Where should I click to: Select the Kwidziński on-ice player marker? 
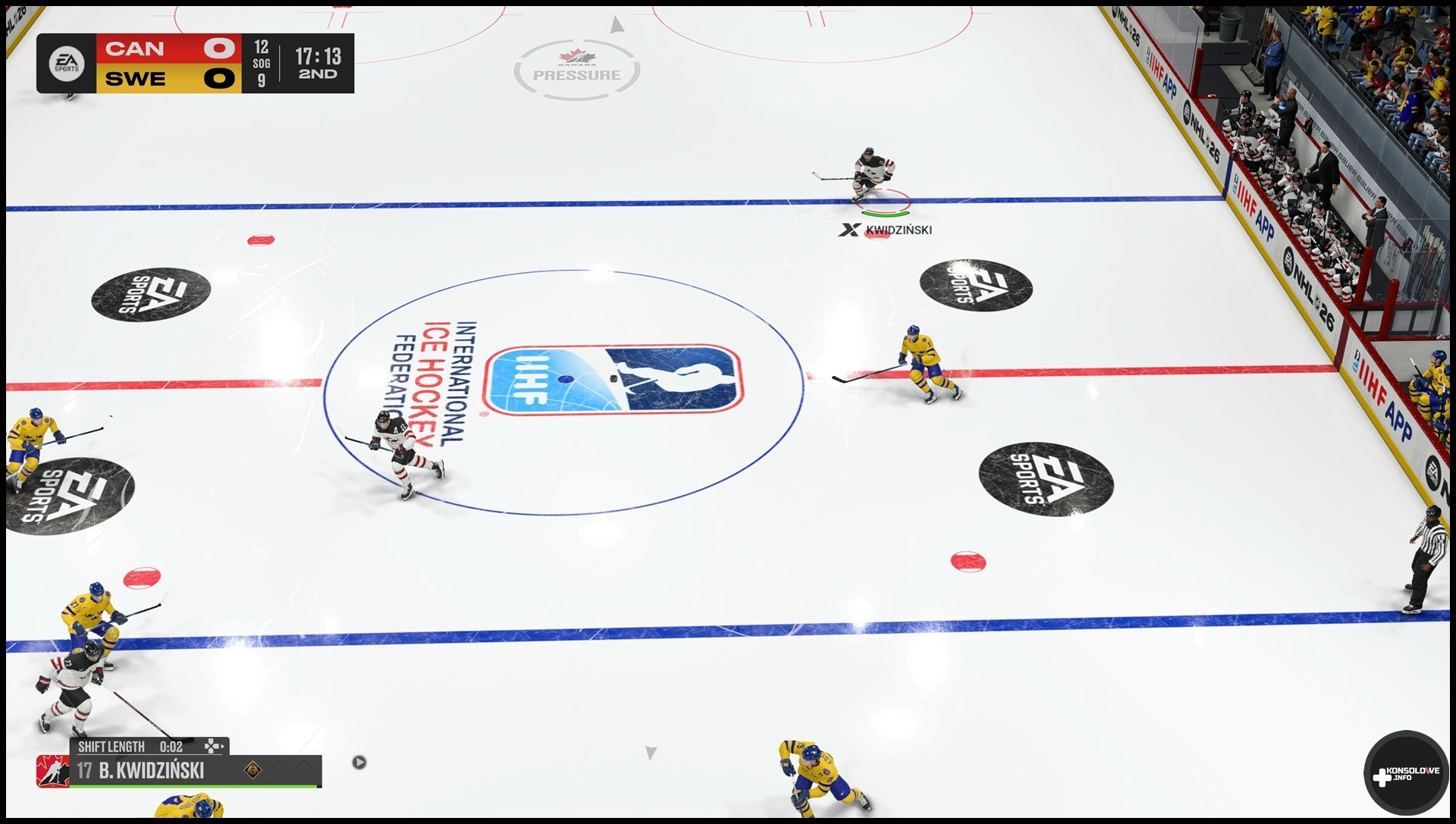[886, 230]
